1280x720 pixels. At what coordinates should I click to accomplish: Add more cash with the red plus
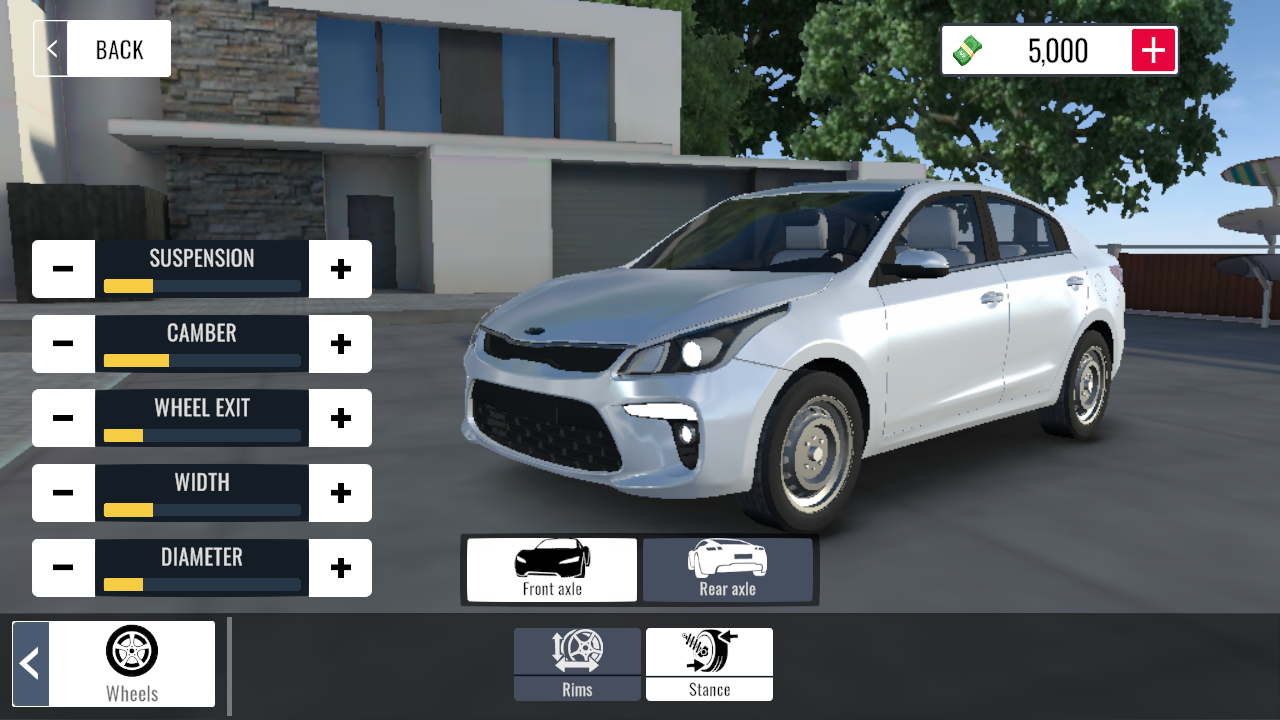tap(1153, 50)
